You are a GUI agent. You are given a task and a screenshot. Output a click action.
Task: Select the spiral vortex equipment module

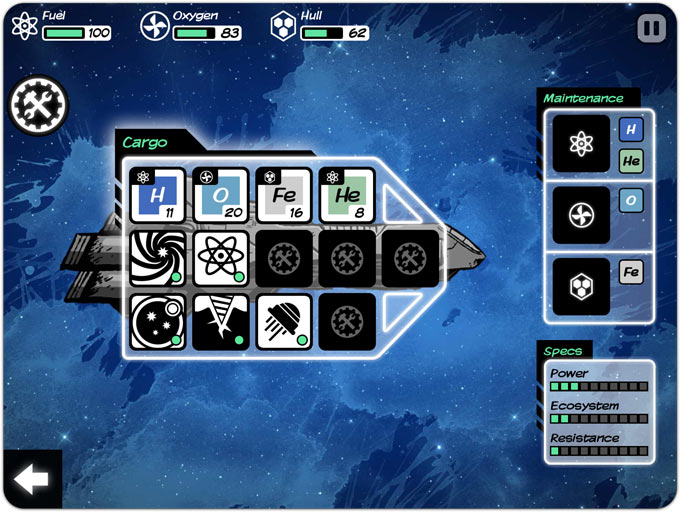point(158,259)
